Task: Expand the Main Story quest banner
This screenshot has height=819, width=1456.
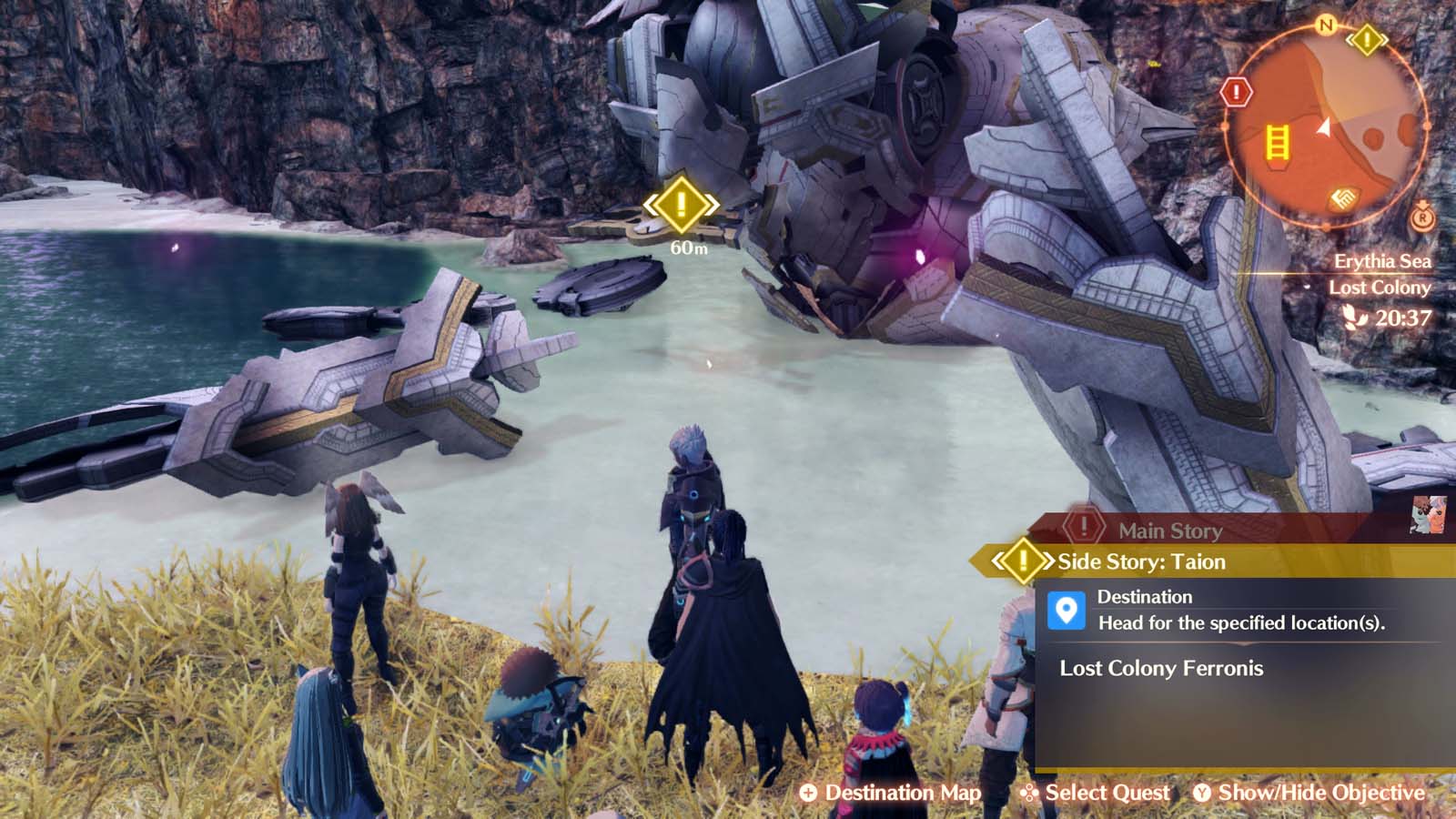Action: [1171, 531]
